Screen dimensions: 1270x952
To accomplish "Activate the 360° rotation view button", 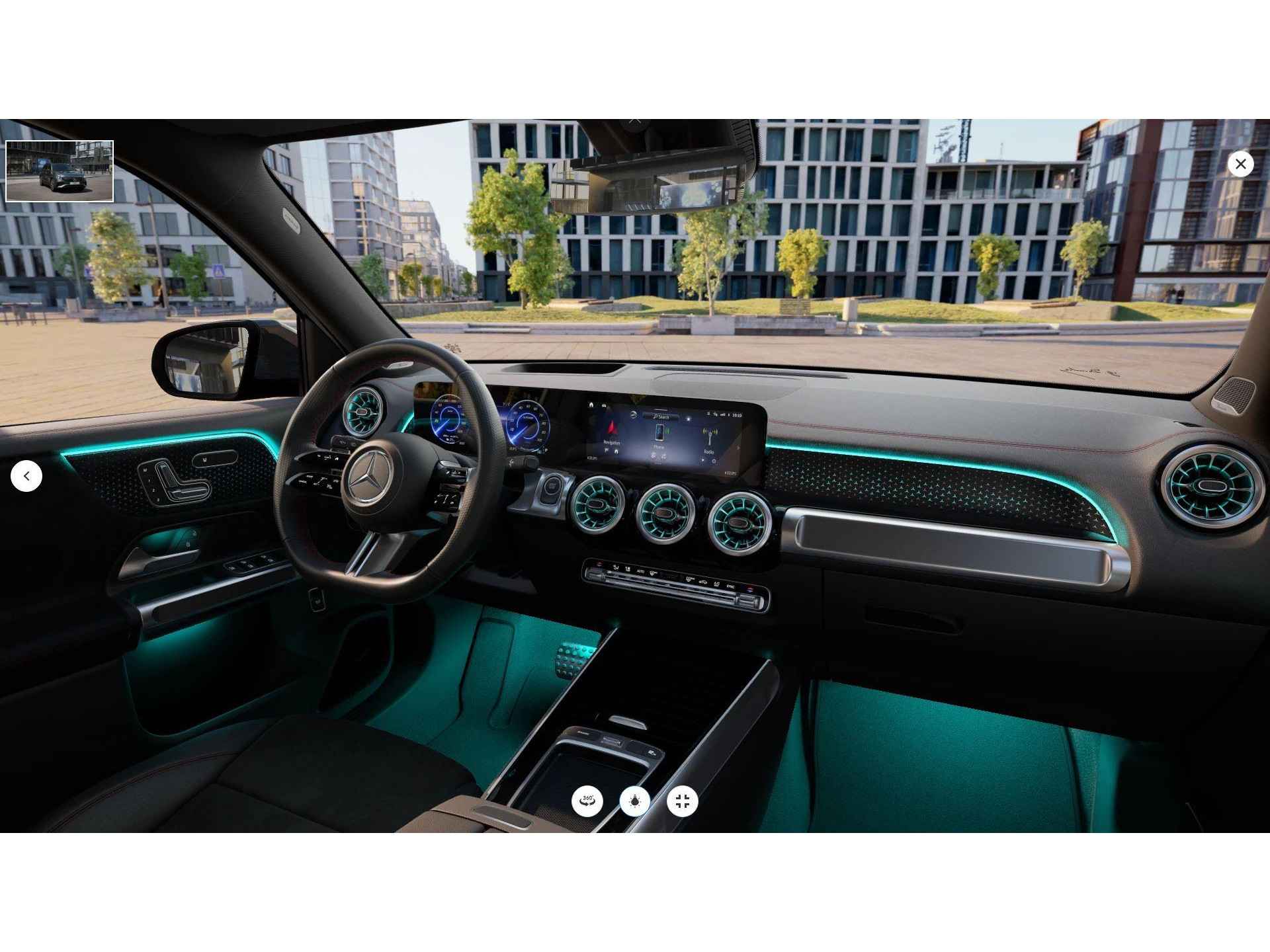I will point(587,801).
